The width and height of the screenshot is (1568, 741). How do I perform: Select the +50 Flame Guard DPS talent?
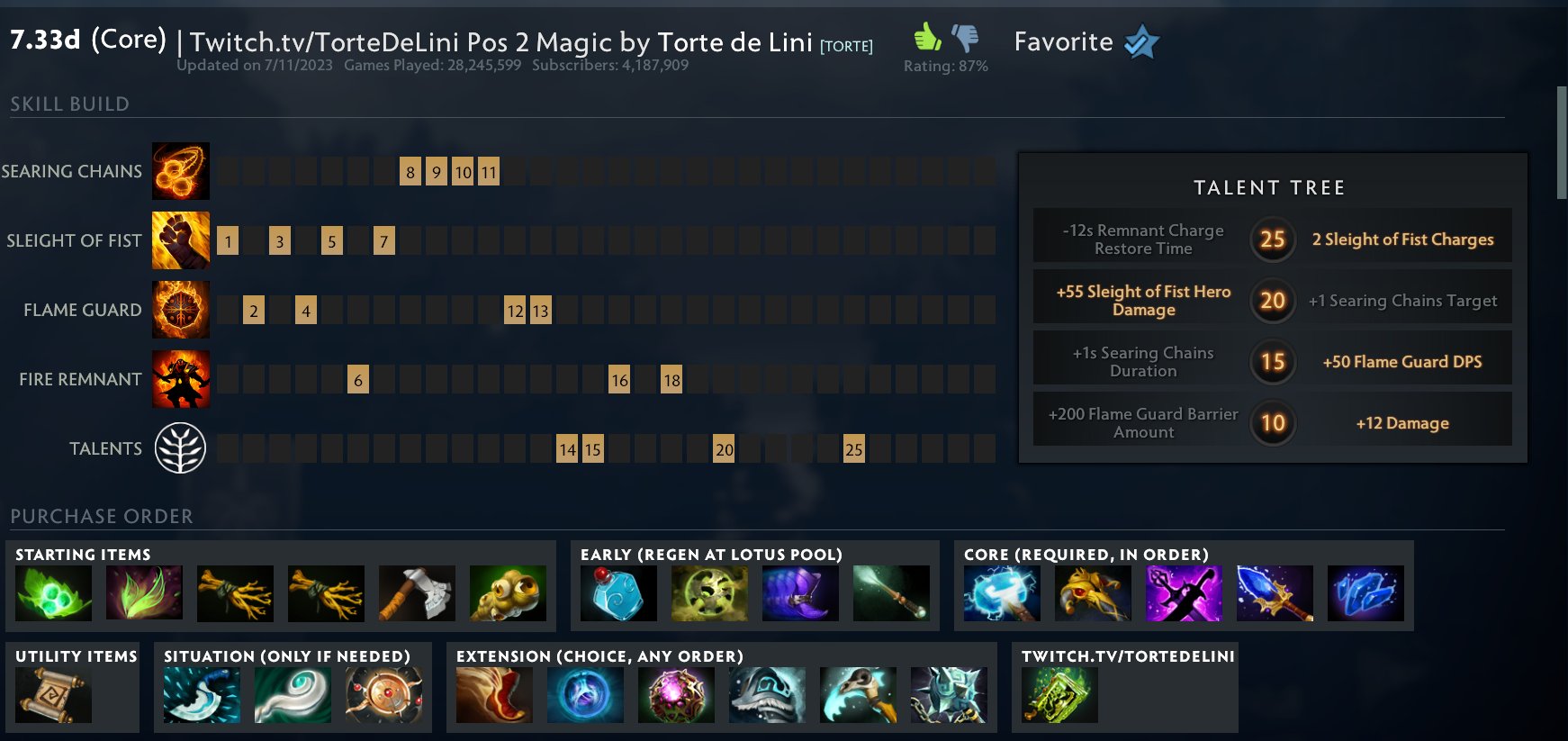coord(1401,361)
